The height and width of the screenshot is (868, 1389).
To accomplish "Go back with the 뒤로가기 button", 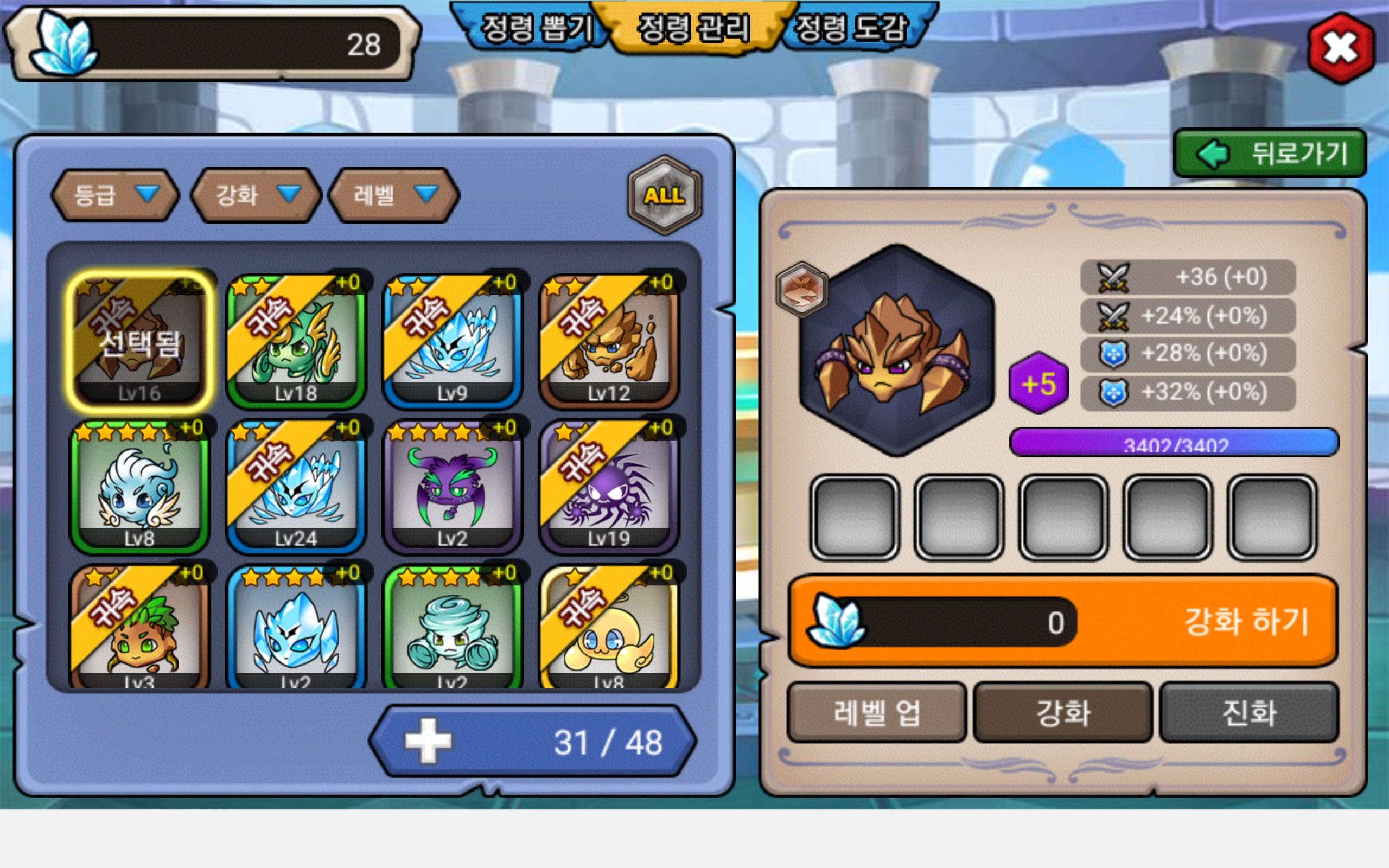I will point(1270,154).
